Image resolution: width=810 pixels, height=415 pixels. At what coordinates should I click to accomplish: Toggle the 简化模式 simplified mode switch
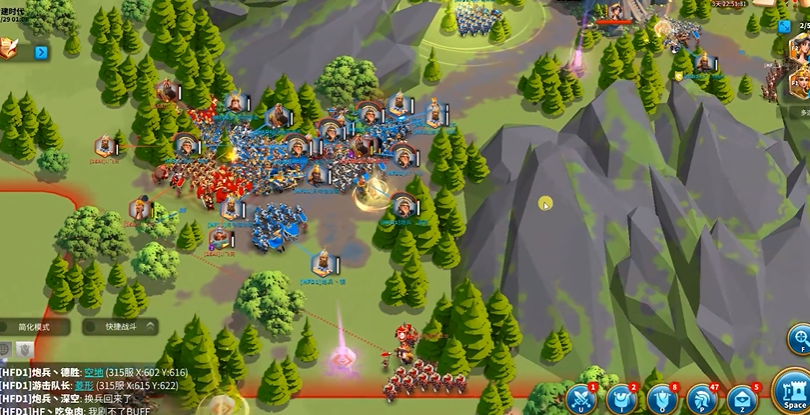click(34, 327)
